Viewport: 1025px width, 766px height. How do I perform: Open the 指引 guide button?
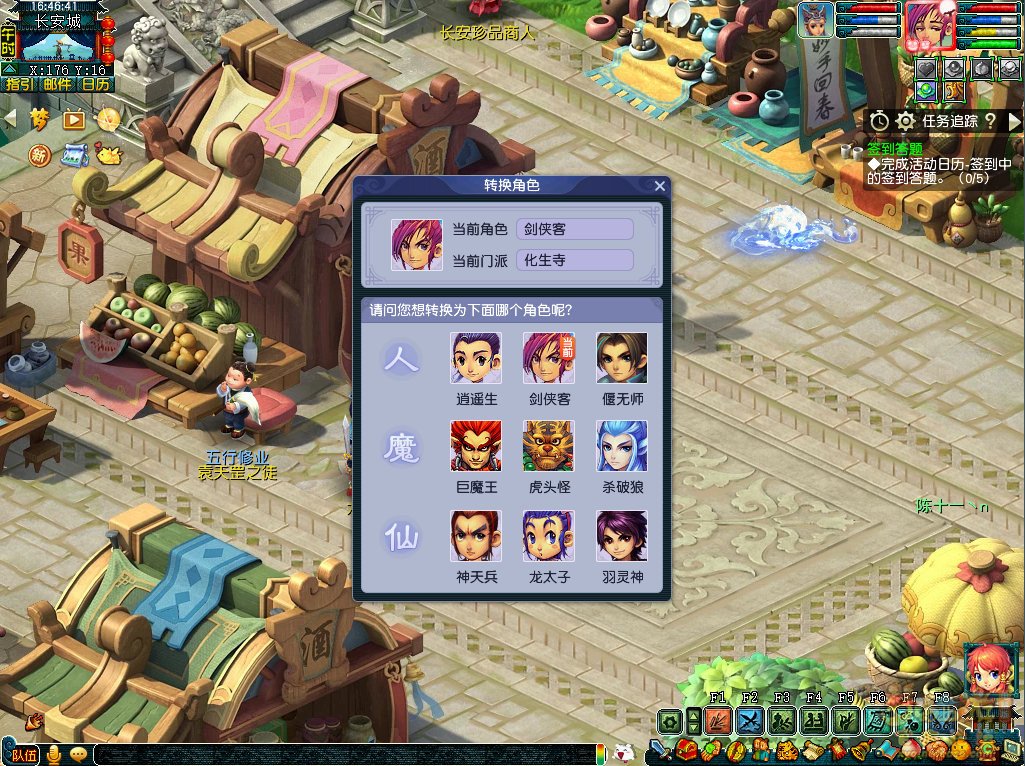click(x=19, y=84)
